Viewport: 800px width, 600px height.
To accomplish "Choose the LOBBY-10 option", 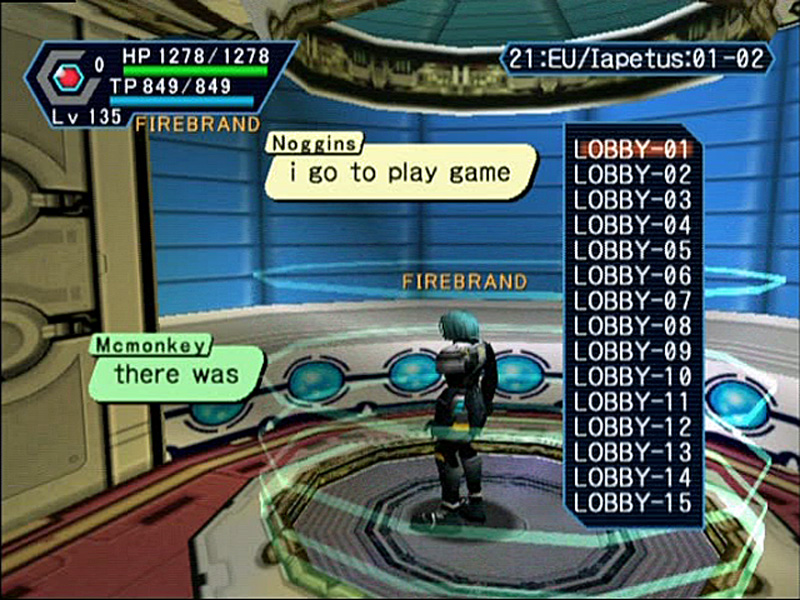I will (632, 377).
